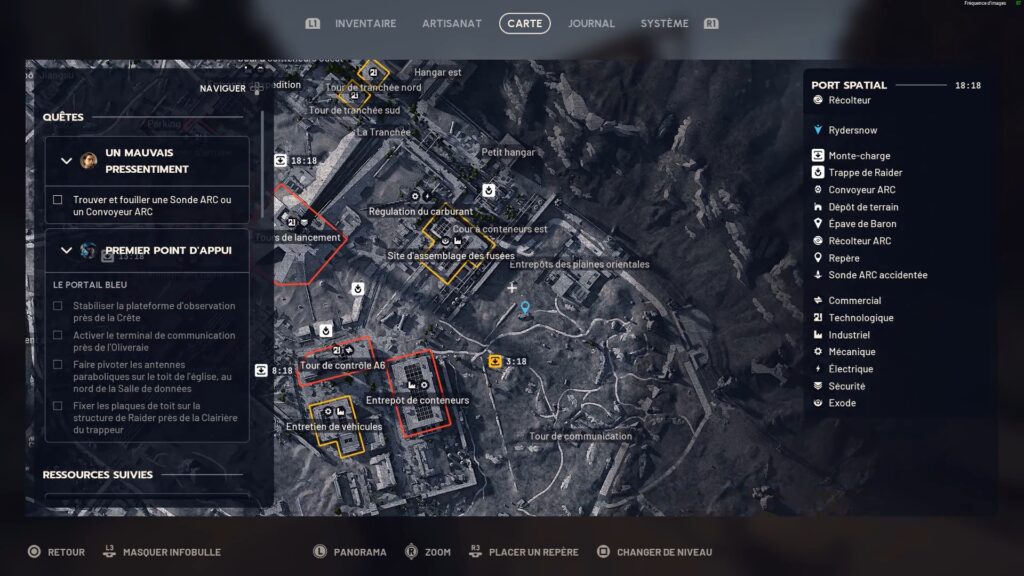The image size is (1024, 576).
Task: Open the Artisanat tab
Action: pyautogui.click(x=452, y=23)
